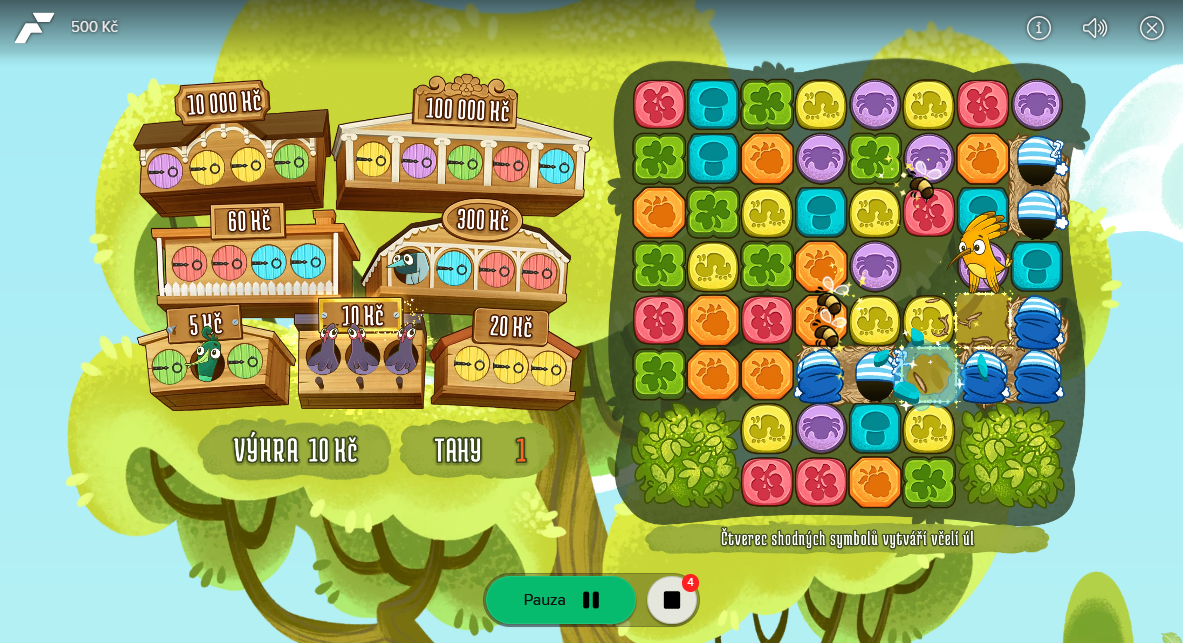Viewport: 1183px width, 643px height.
Task: Toggle the sound speaker icon
Action: [x=1095, y=28]
